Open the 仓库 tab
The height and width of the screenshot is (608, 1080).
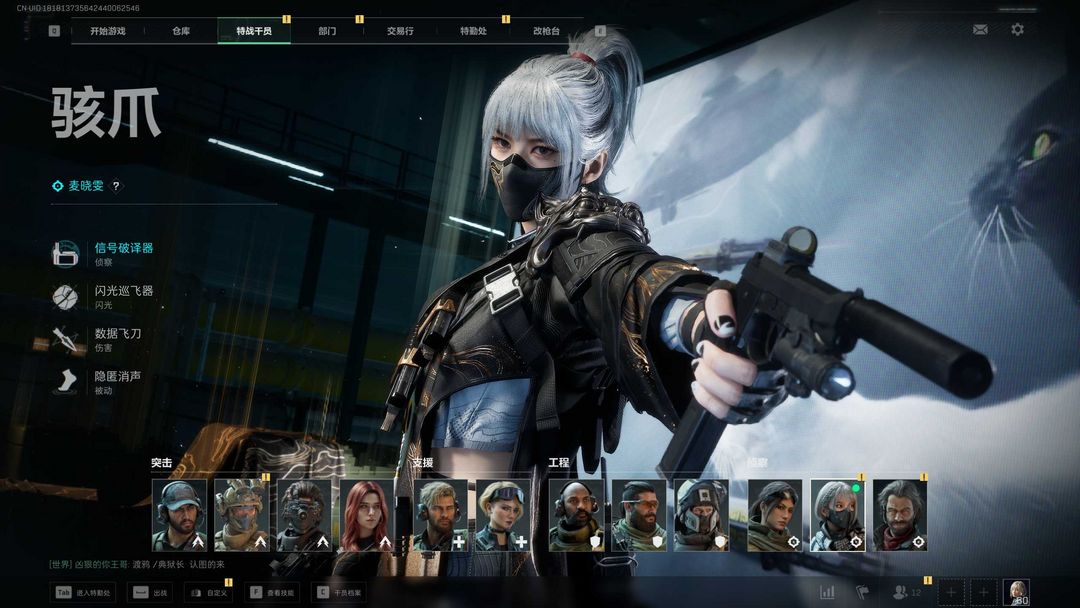(x=181, y=31)
